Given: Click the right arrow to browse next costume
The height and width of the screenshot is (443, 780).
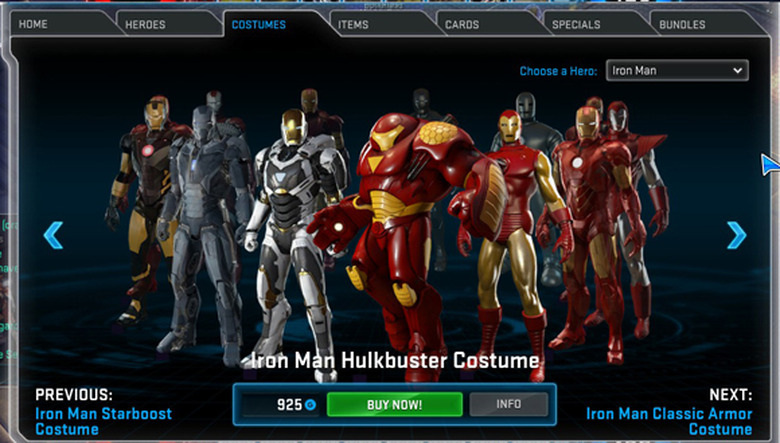Looking at the screenshot, I should [x=736, y=235].
